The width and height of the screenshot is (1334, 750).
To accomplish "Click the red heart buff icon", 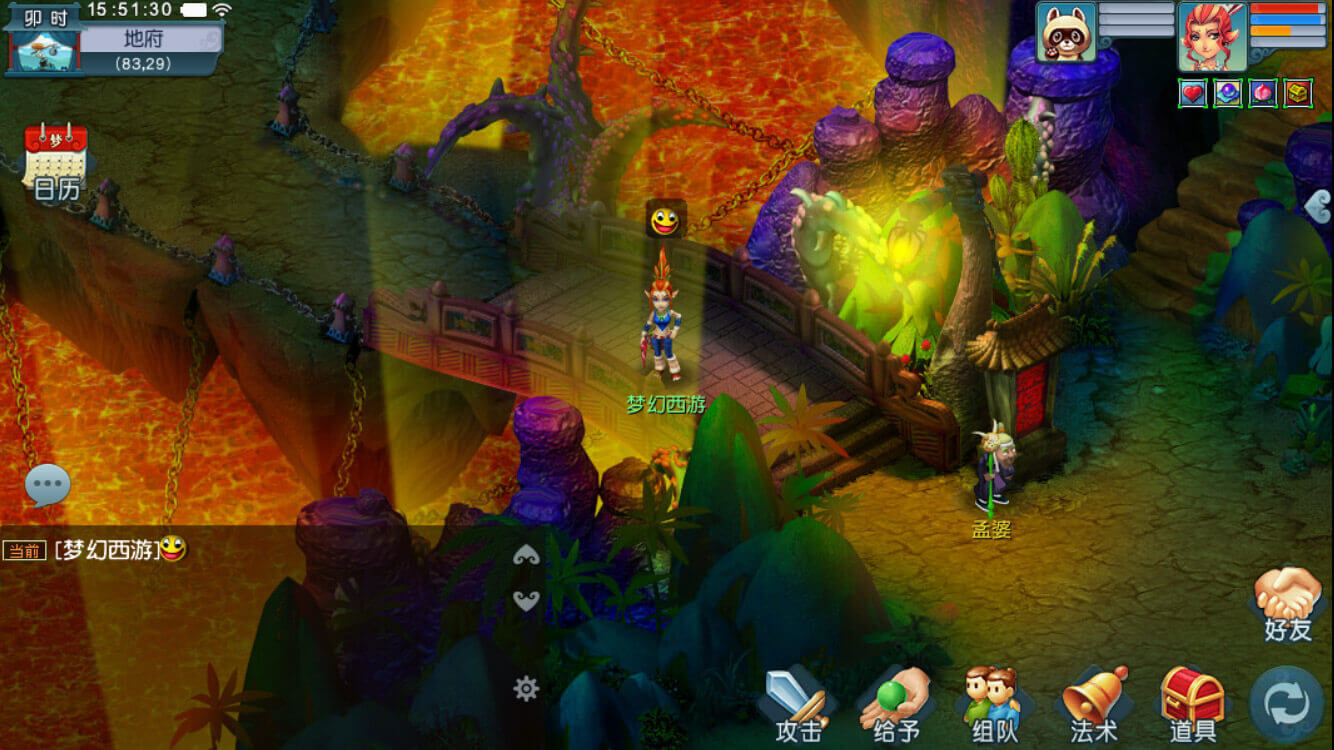I will 1193,94.
